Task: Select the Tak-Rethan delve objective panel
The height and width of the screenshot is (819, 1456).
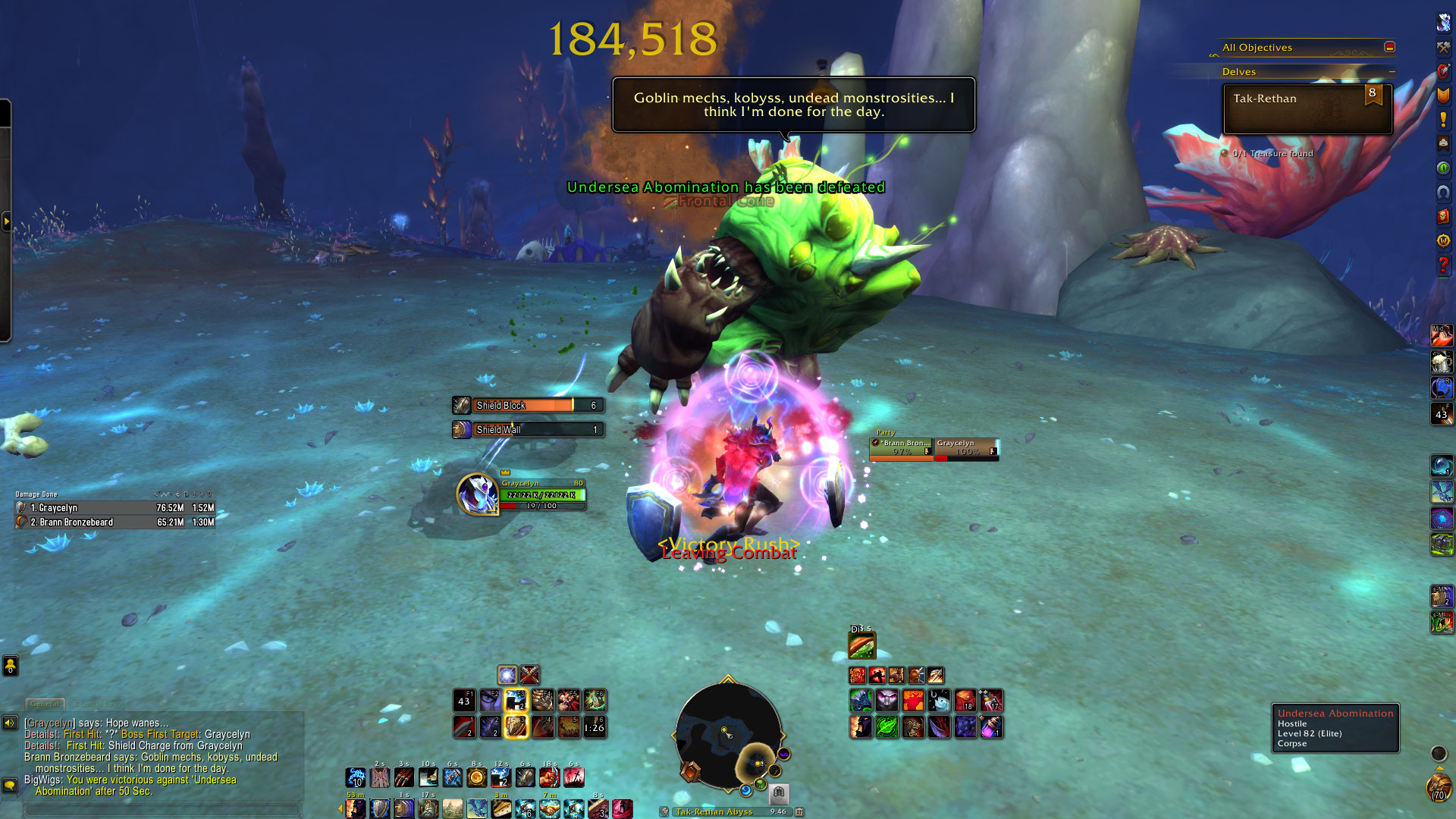Action: tap(1307, 109)
